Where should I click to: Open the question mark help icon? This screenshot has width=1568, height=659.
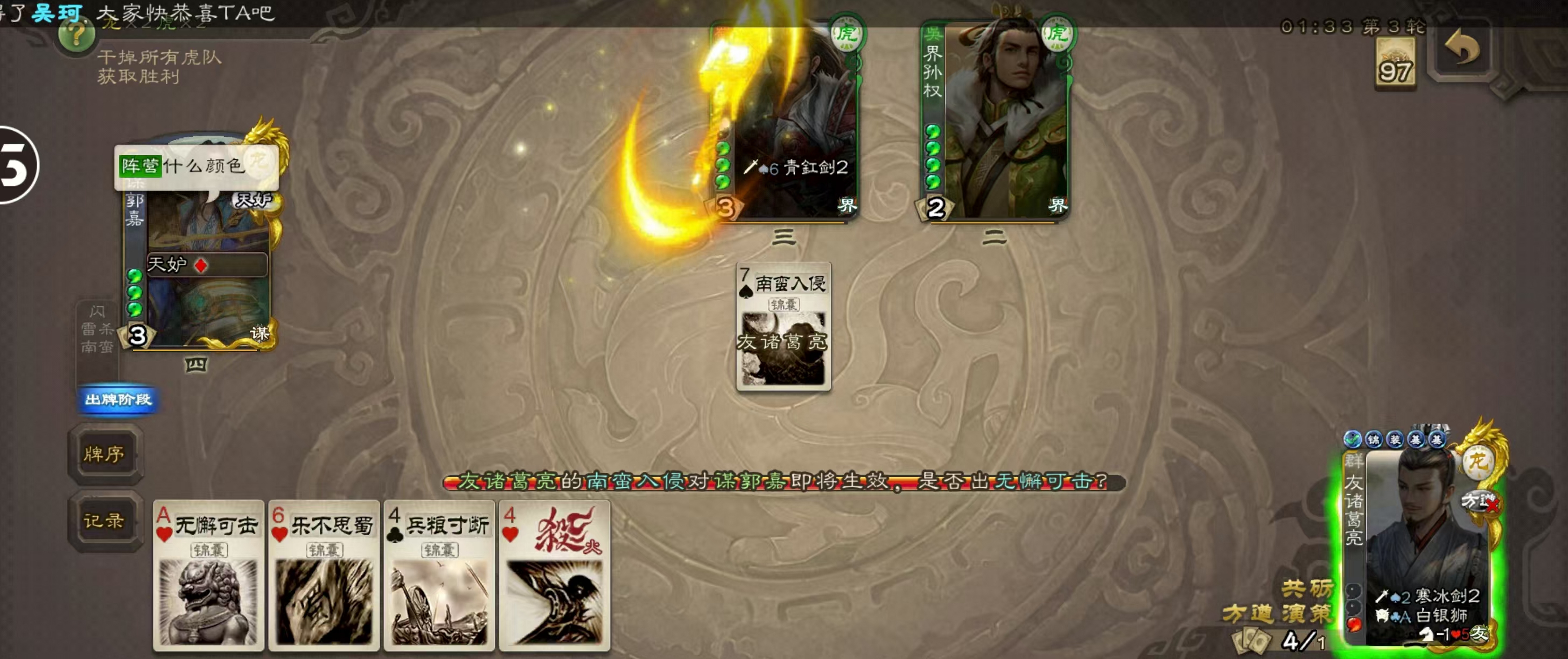pyautogui.click(x=76, y=36)
